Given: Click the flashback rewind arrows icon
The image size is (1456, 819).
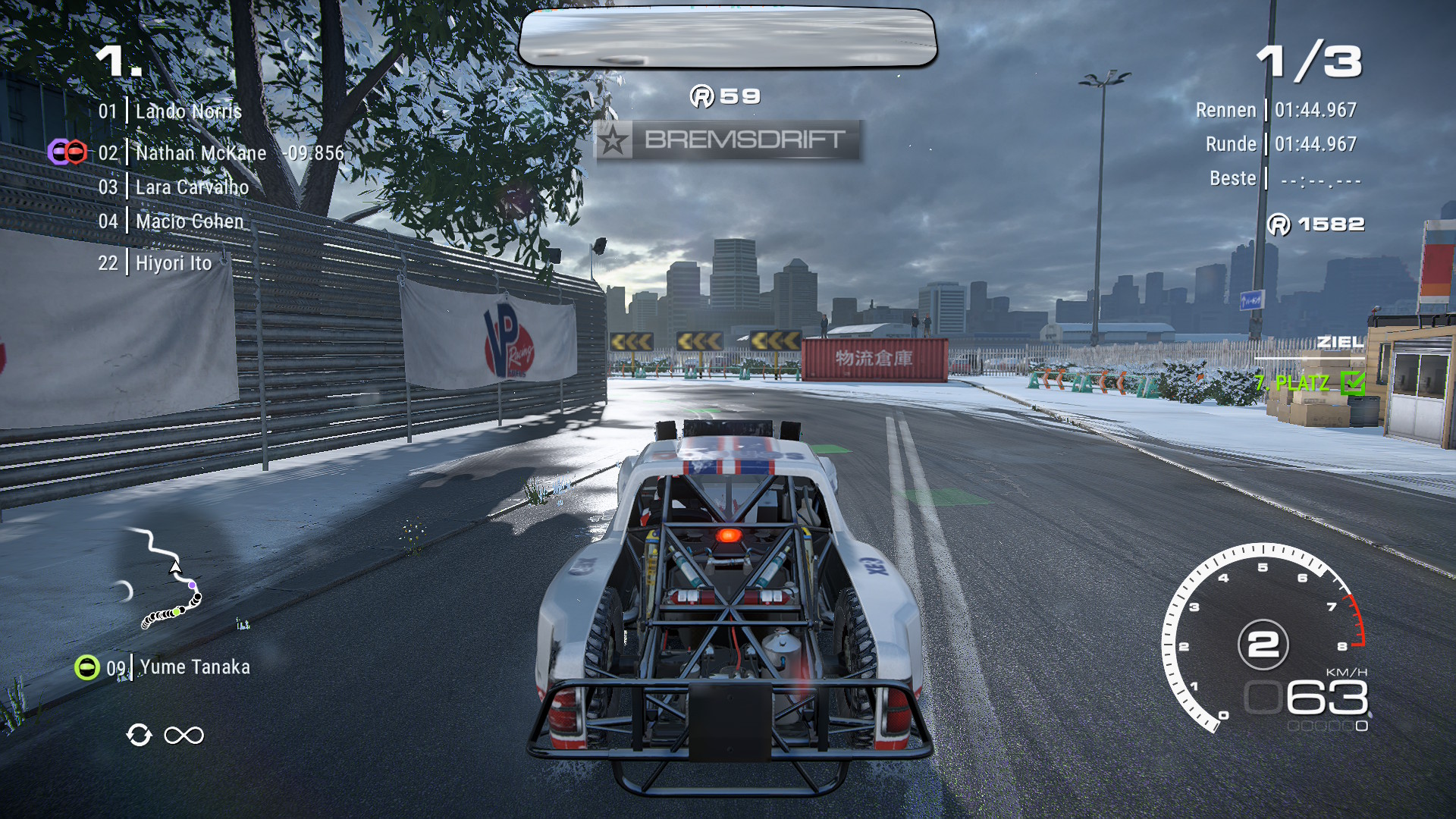Looking at the screenshot, I should (x=139, y=735).
